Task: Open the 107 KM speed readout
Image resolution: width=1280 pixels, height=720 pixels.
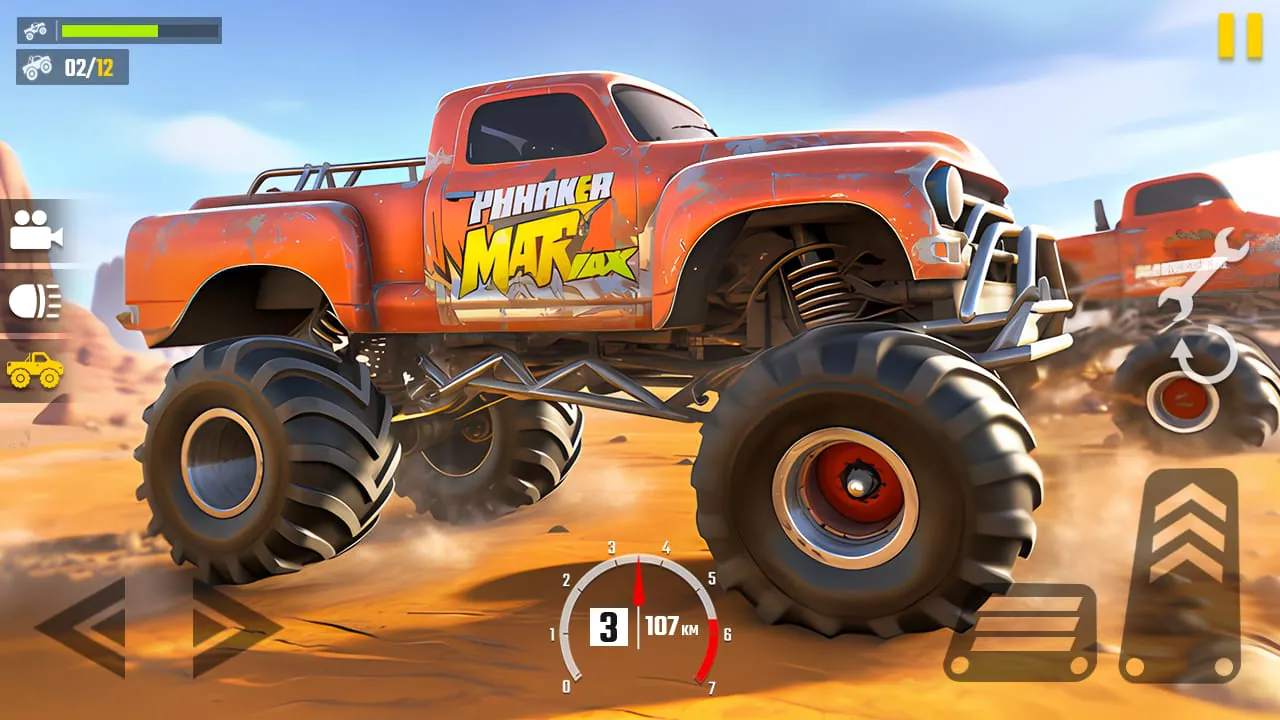Action: click(x=671, y=628)
